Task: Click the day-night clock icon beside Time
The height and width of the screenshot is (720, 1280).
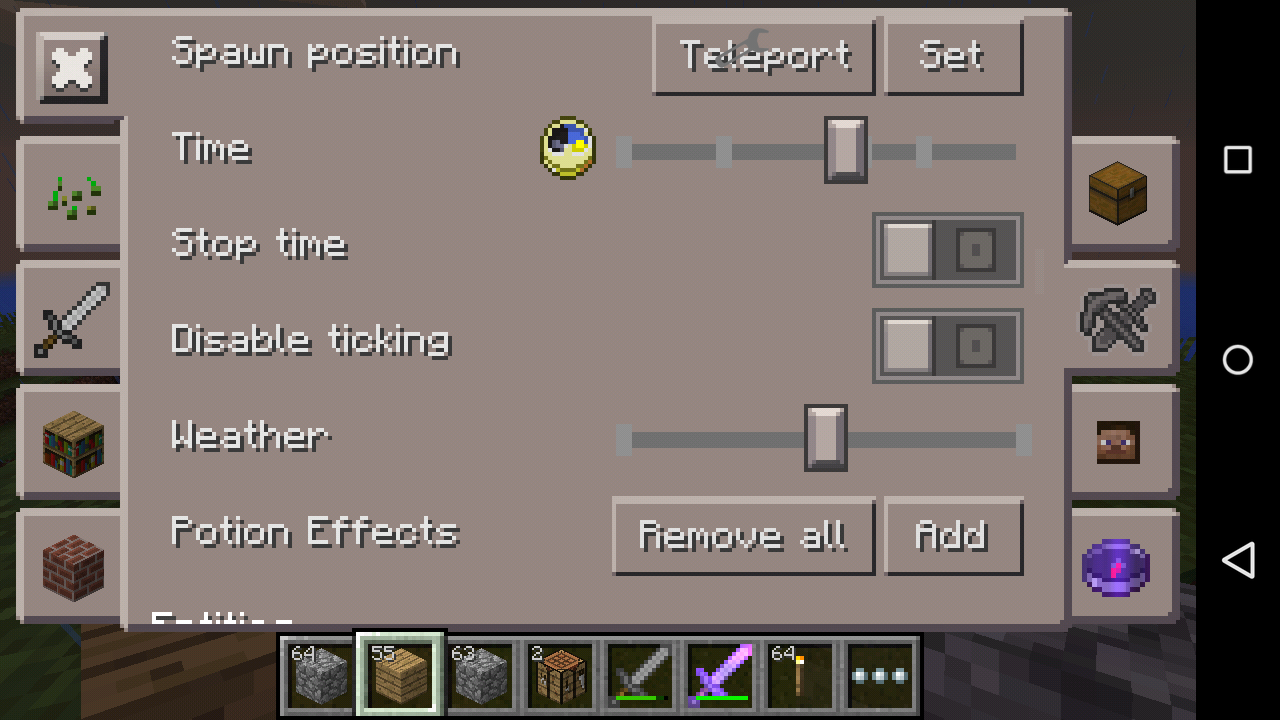Action: 567,148
